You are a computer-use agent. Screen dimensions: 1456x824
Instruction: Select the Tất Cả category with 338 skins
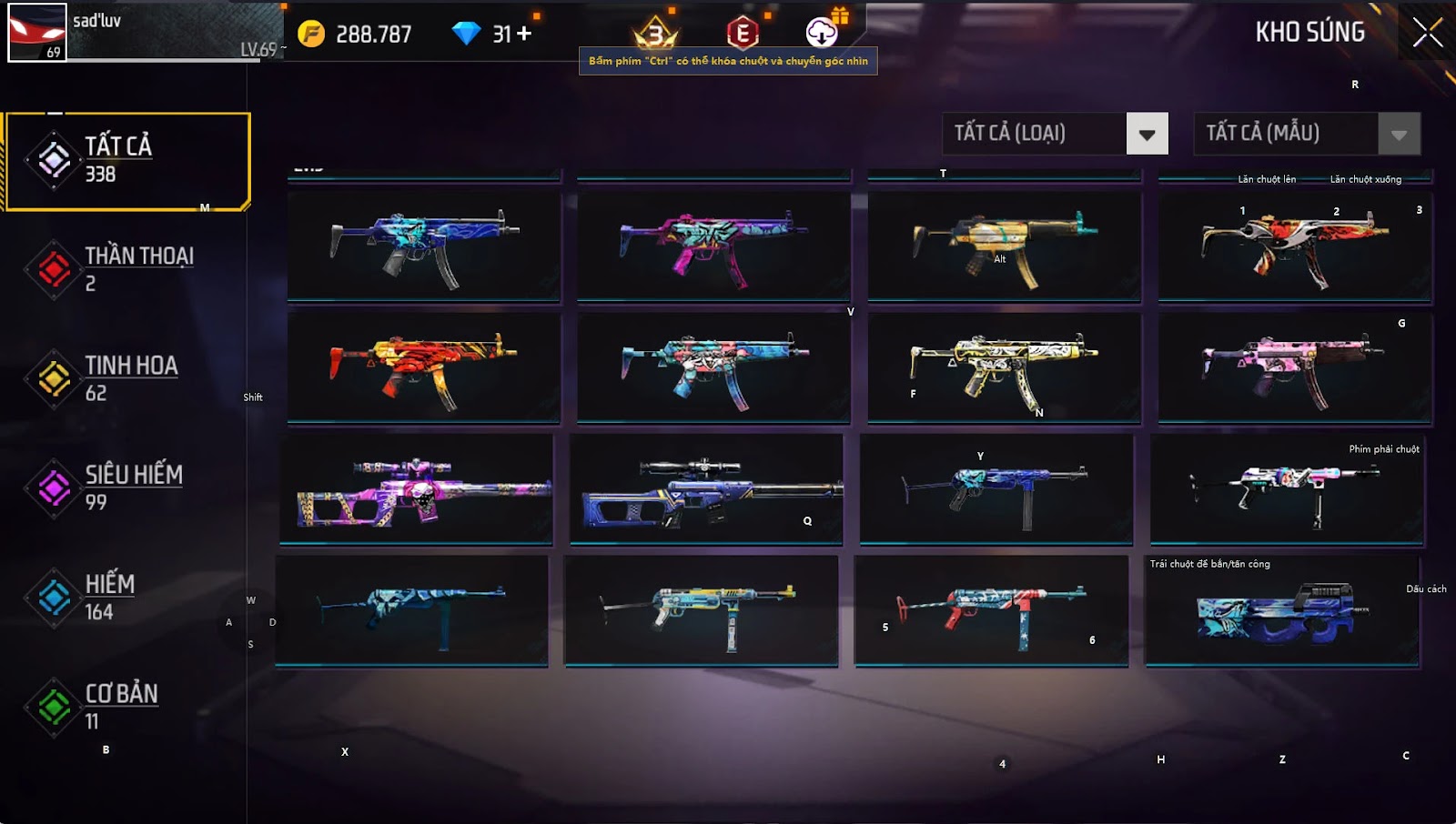(127, 161)
